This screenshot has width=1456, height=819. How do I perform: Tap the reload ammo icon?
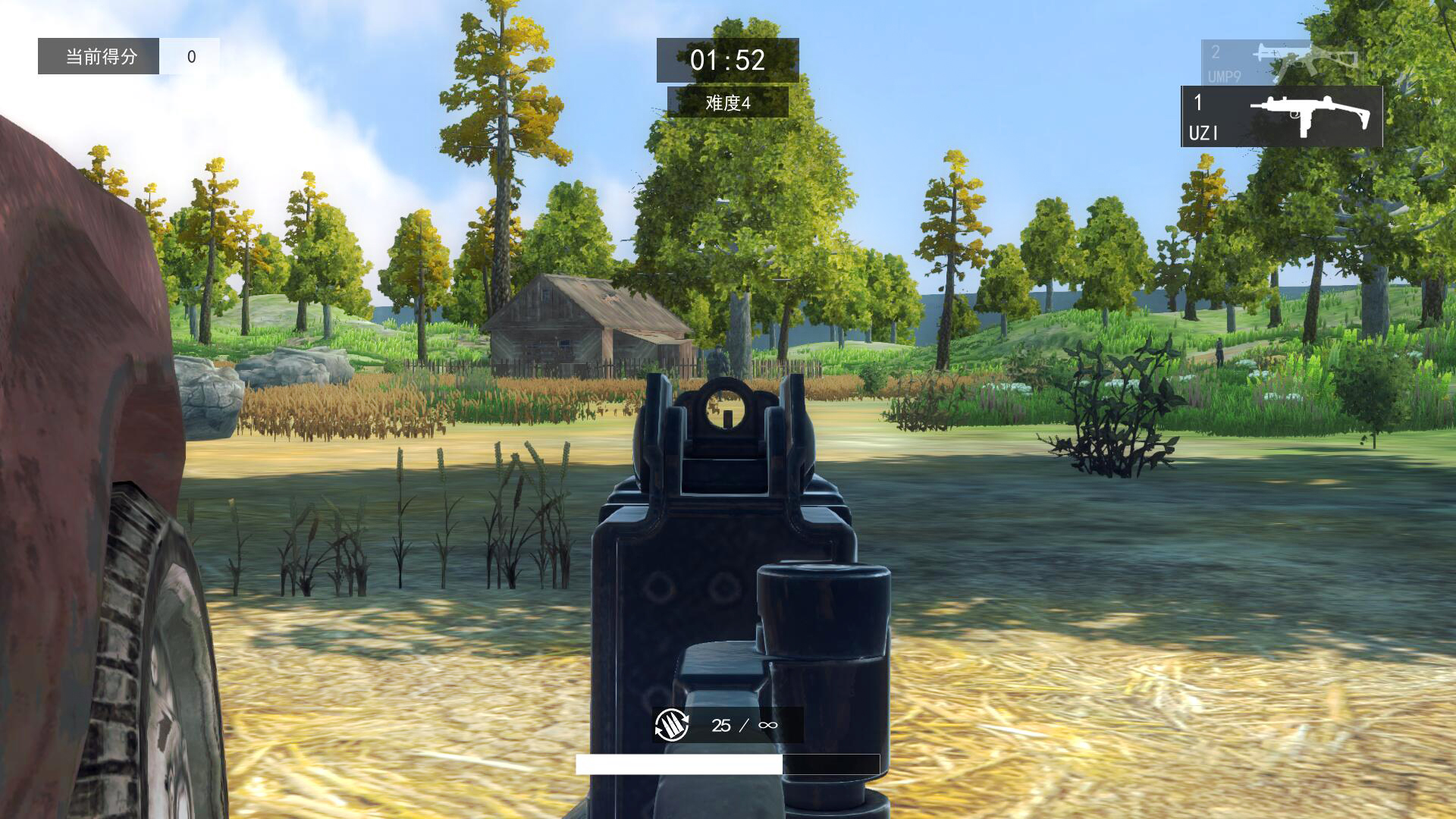pos(672,725)
